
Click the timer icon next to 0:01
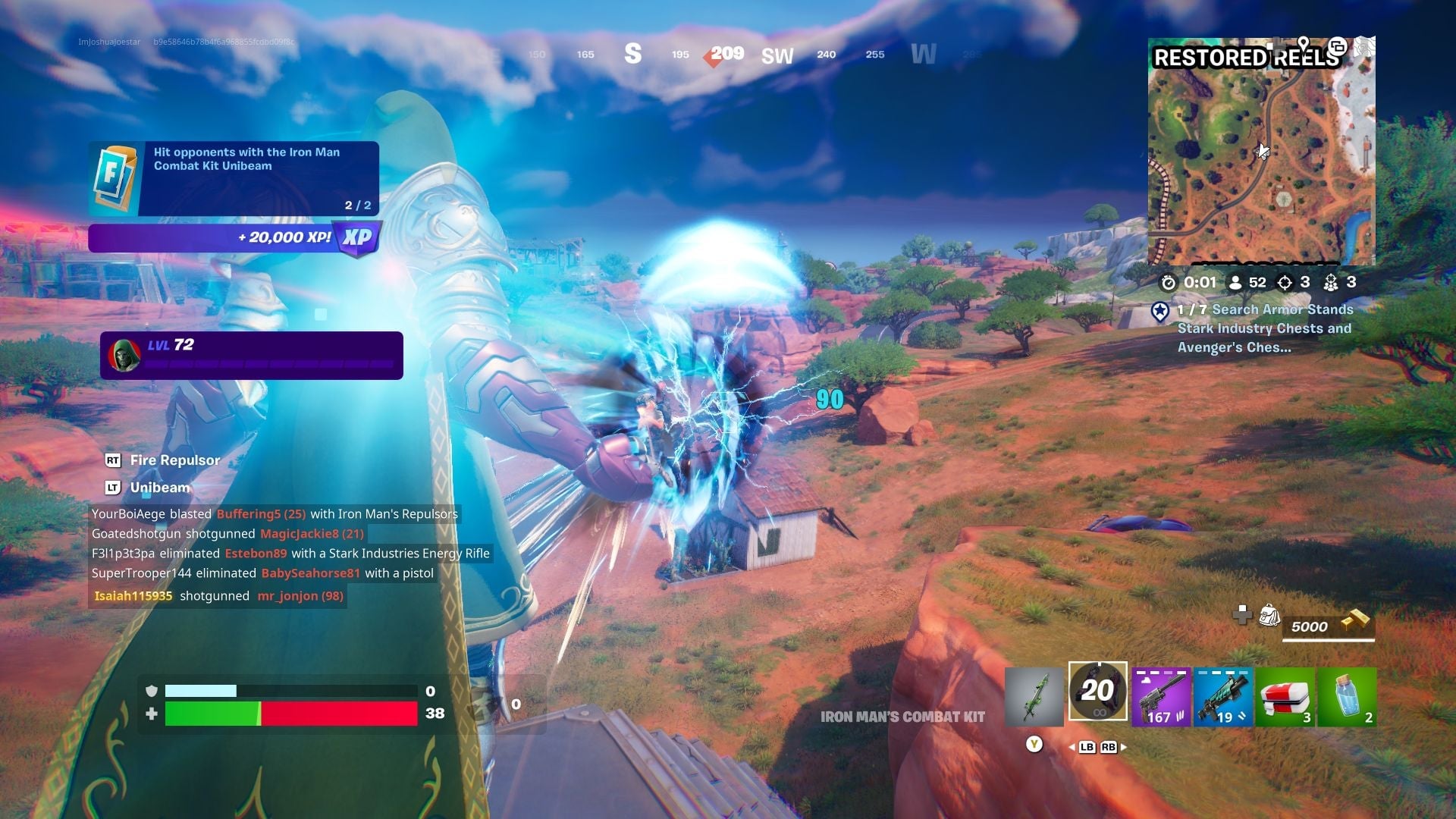(x=1168, y=281)
